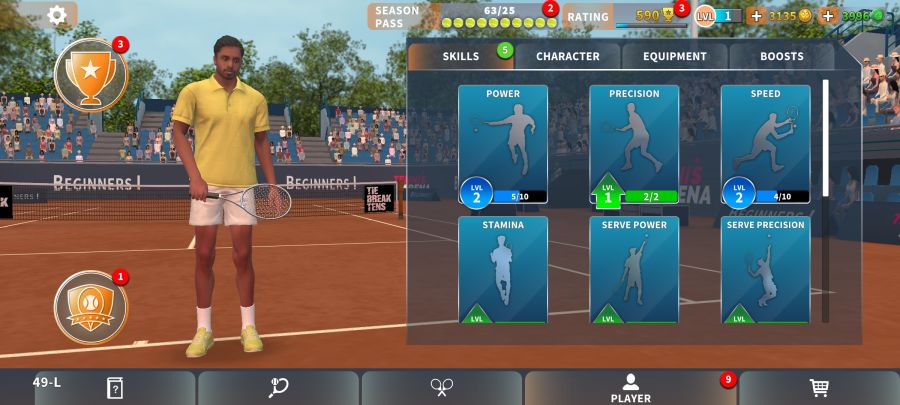This screenshot has height=405, width=900.
Task: Select the Stamina skill card
Action: click(x=503, y=270)
